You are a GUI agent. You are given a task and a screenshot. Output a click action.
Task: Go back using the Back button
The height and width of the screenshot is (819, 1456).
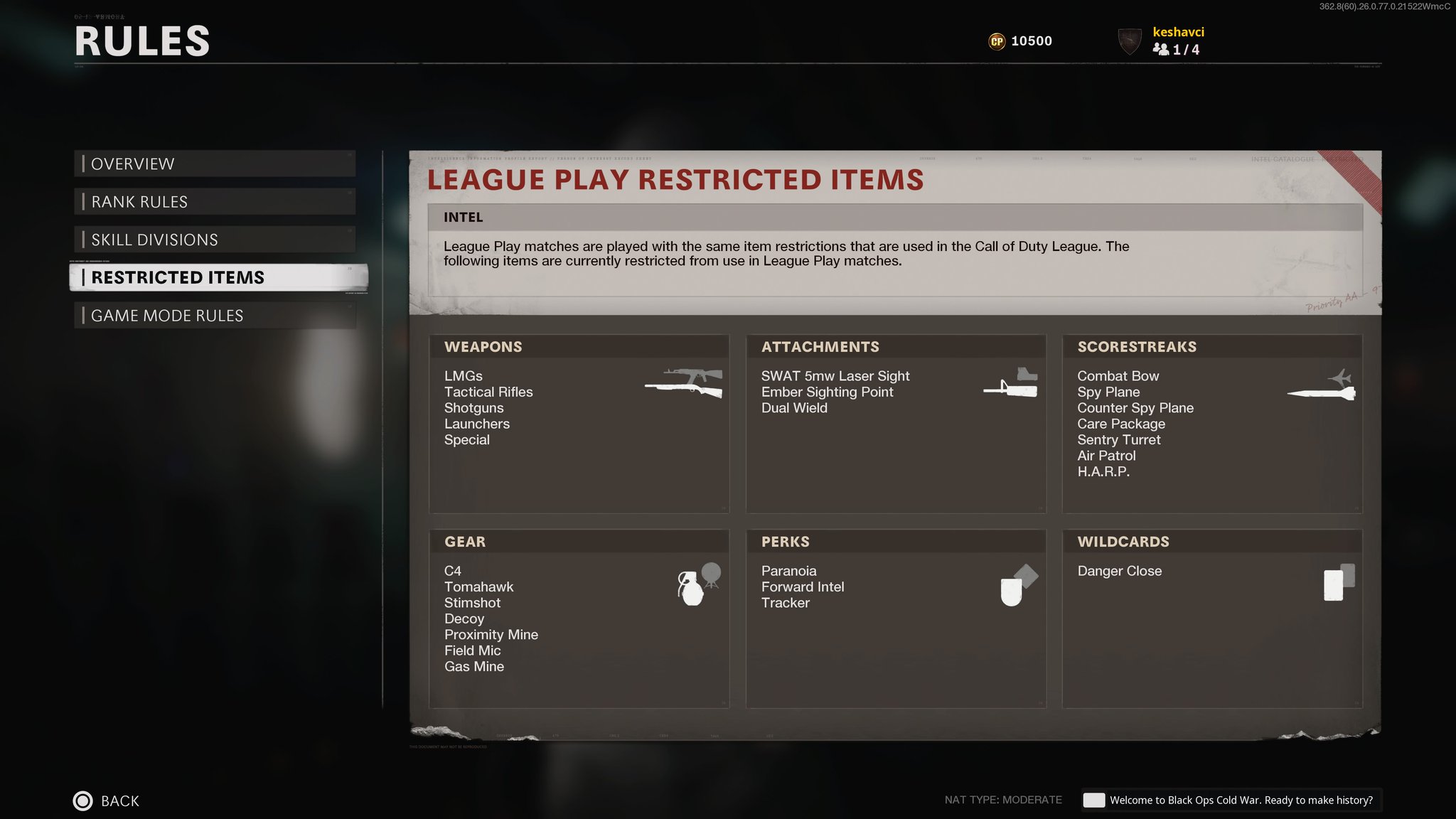click(x=107, y=801)
